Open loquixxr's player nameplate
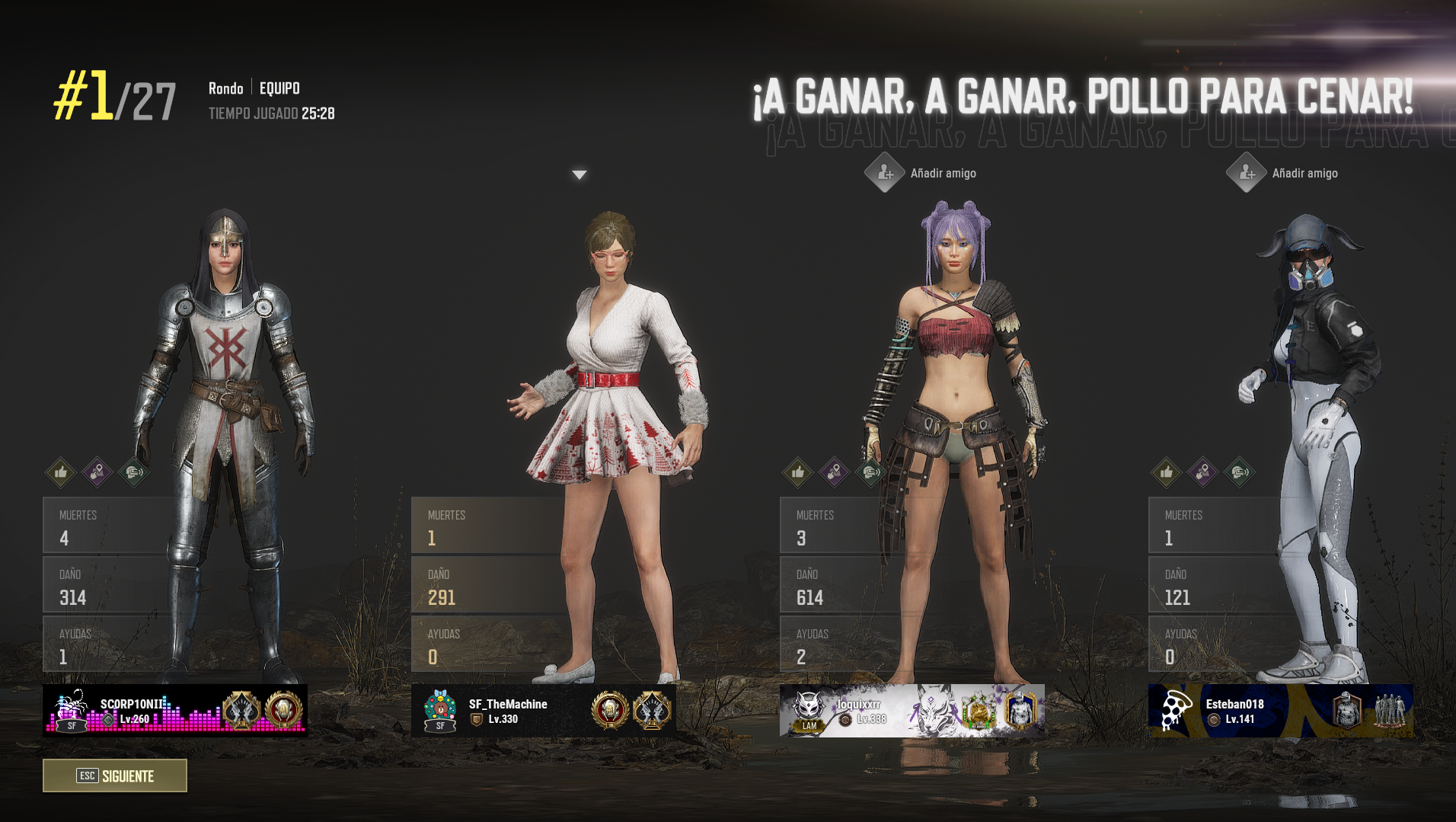 tap(912, 710)
